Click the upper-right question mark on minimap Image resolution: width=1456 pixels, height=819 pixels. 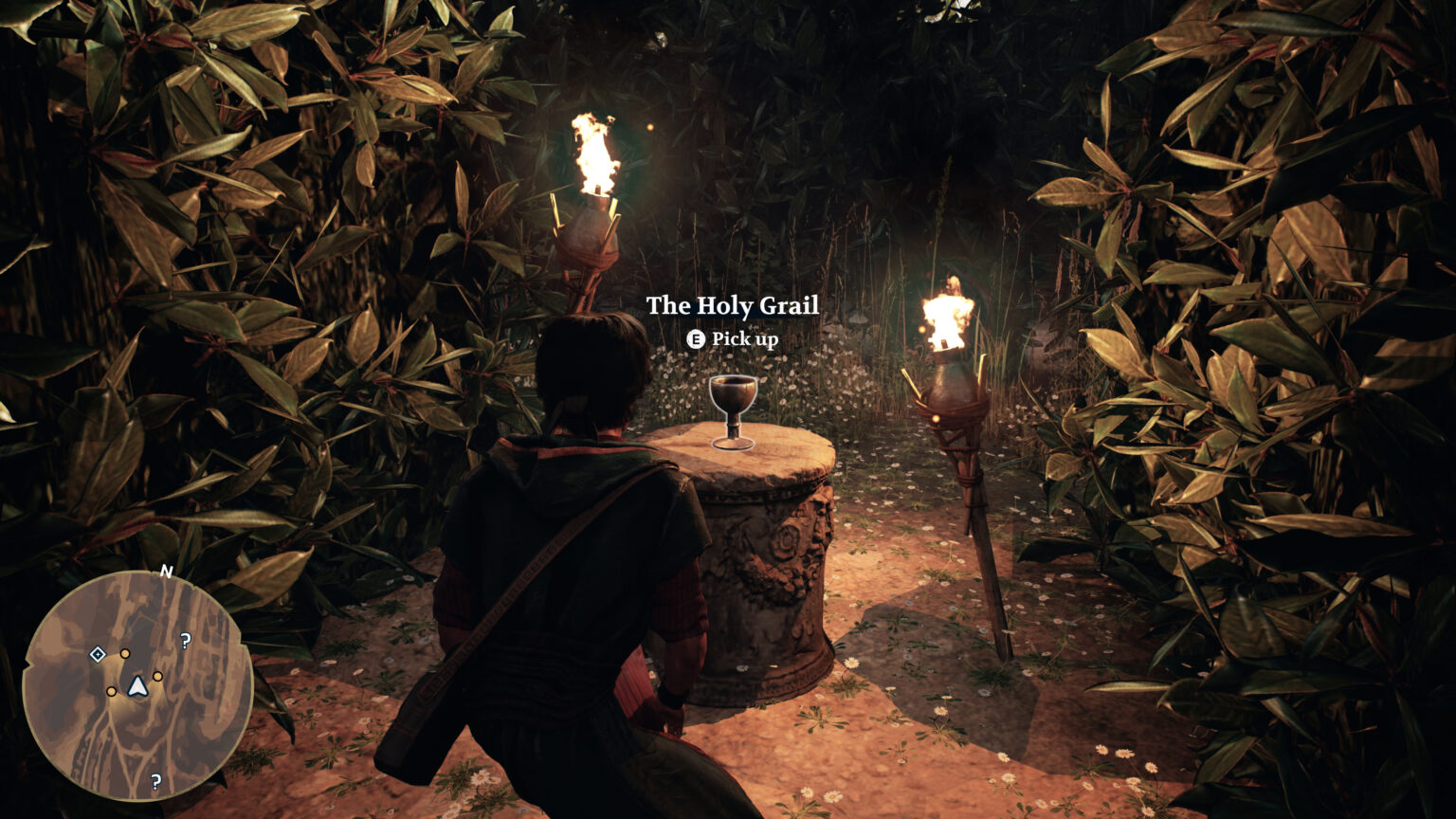tap(185, 641)
